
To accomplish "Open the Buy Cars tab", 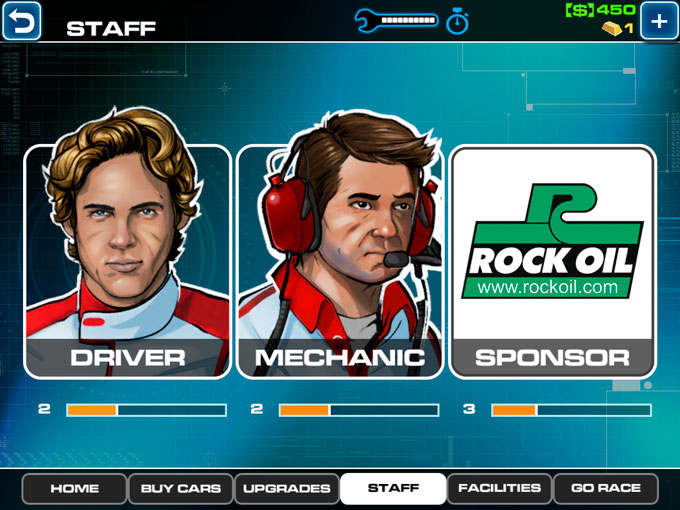I will [x=180, y=489].
